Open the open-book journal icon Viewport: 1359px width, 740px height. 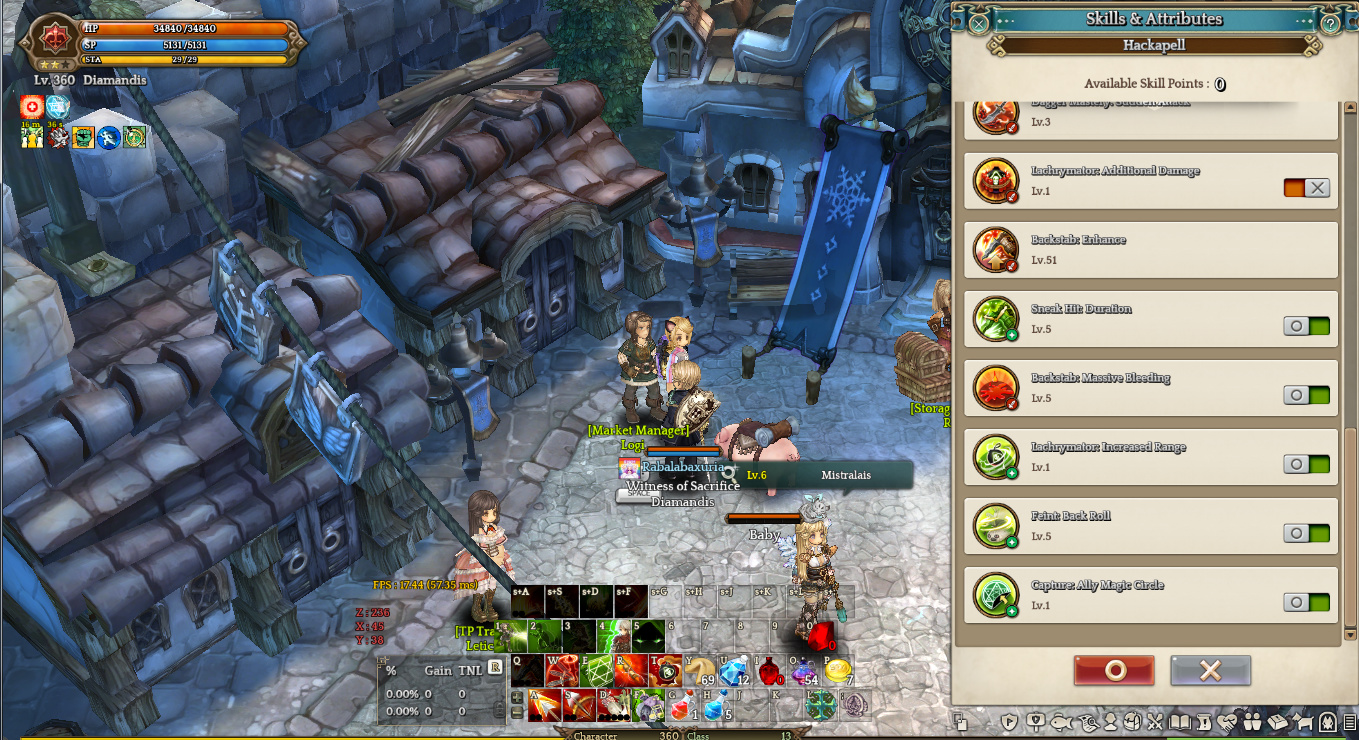coord(1180,721)
